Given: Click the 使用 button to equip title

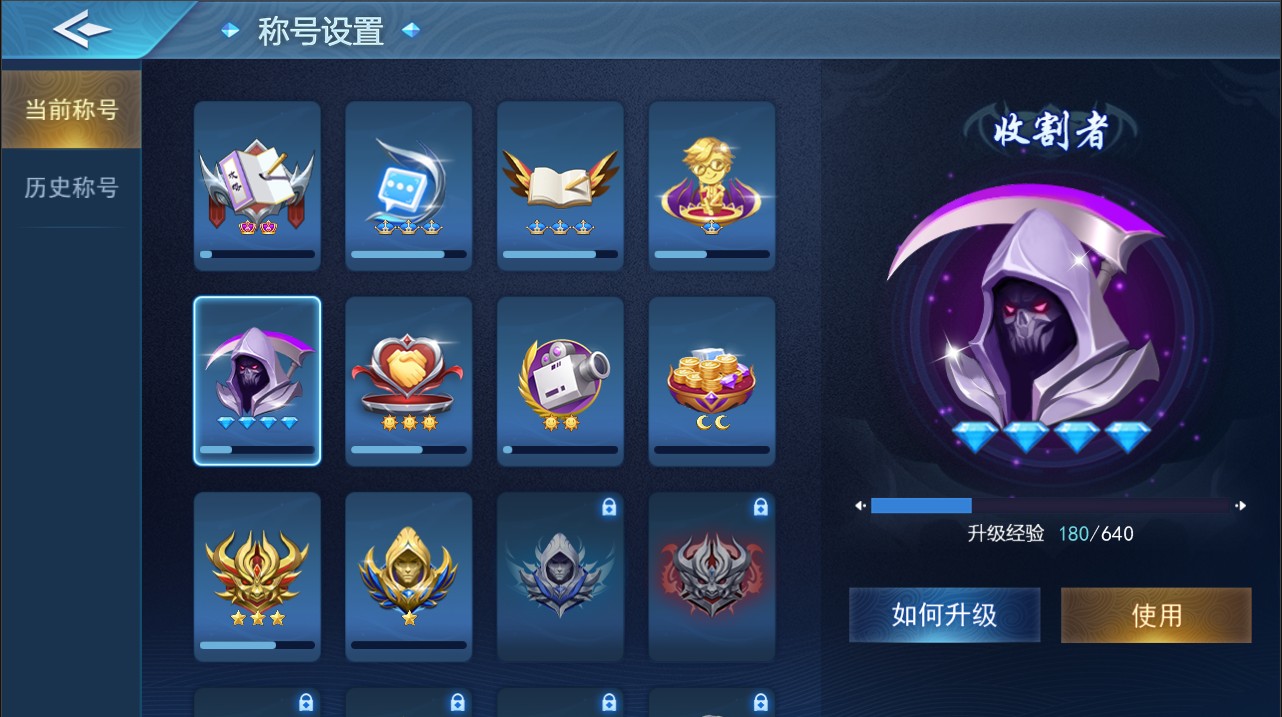Looking at the screenshot, I should point(1156,615).
